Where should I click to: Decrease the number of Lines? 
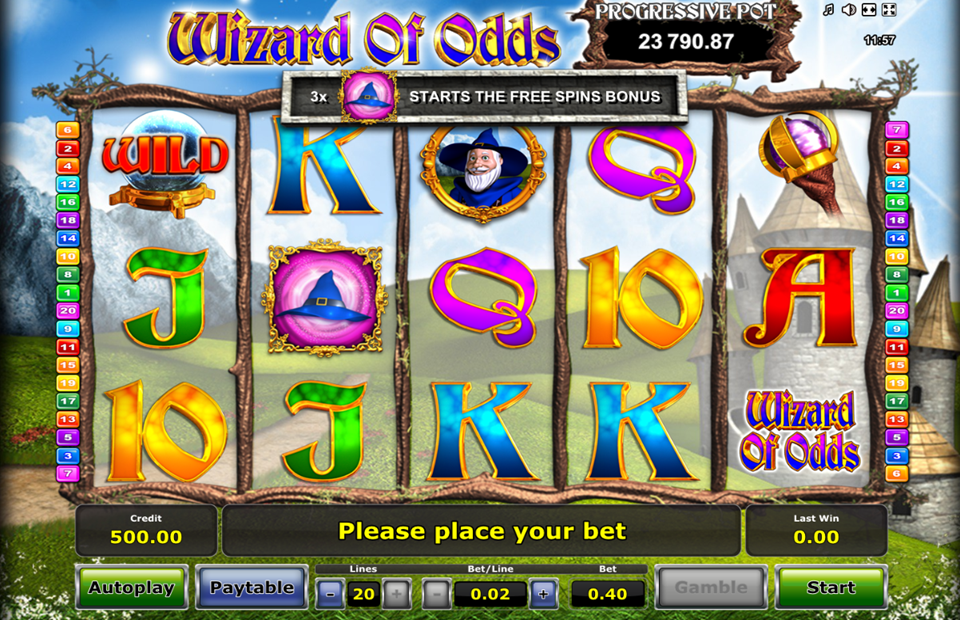(x=330, y=594)
